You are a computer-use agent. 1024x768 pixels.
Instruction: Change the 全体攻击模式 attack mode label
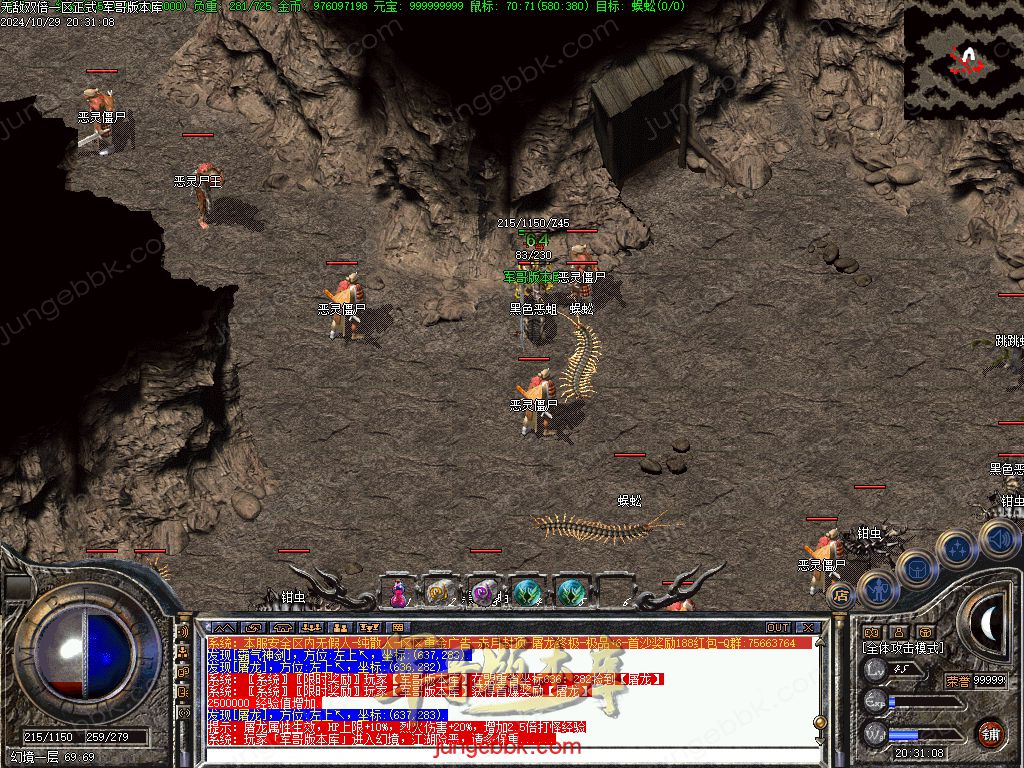pos(902,648)
